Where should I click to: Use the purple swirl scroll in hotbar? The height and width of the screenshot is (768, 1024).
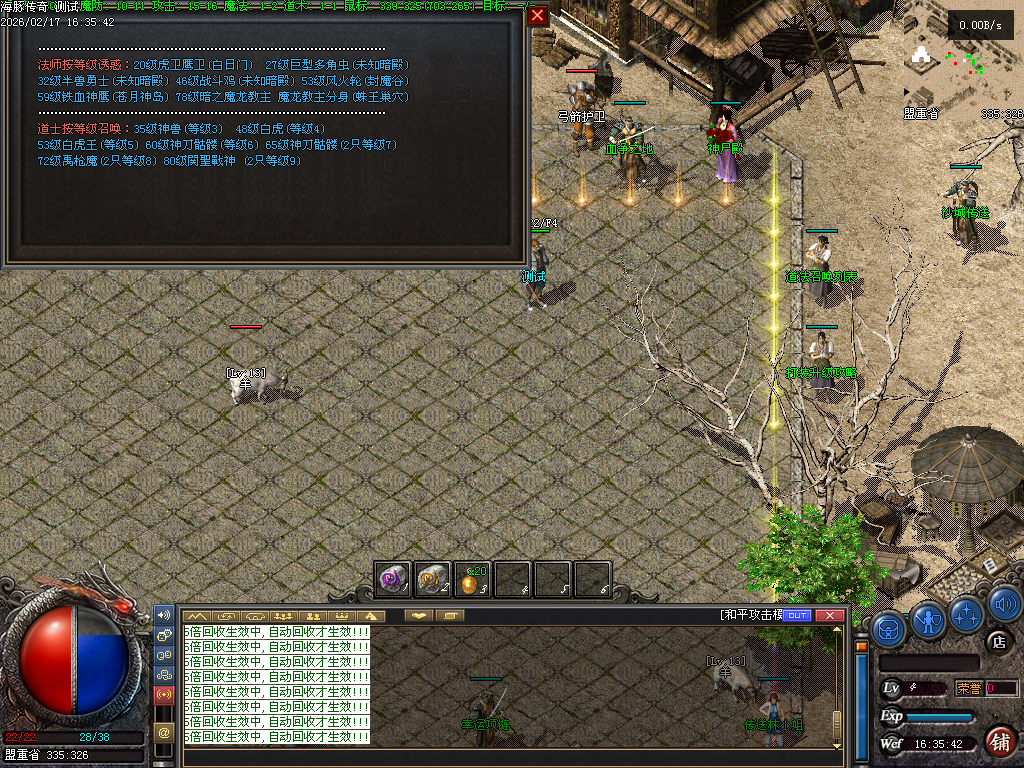[393, 578]
